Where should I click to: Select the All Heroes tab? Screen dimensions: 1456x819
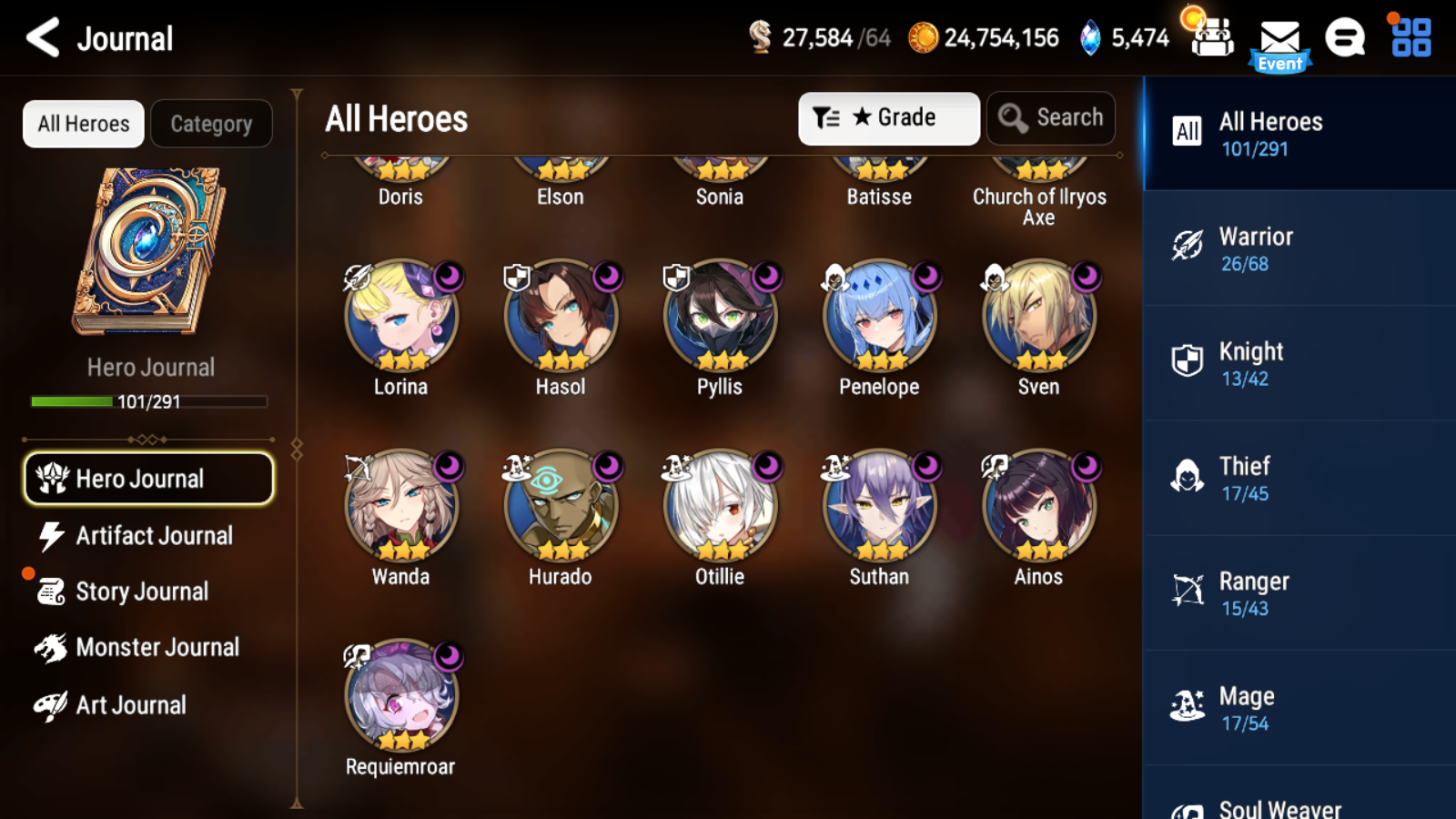click(83, 124)
